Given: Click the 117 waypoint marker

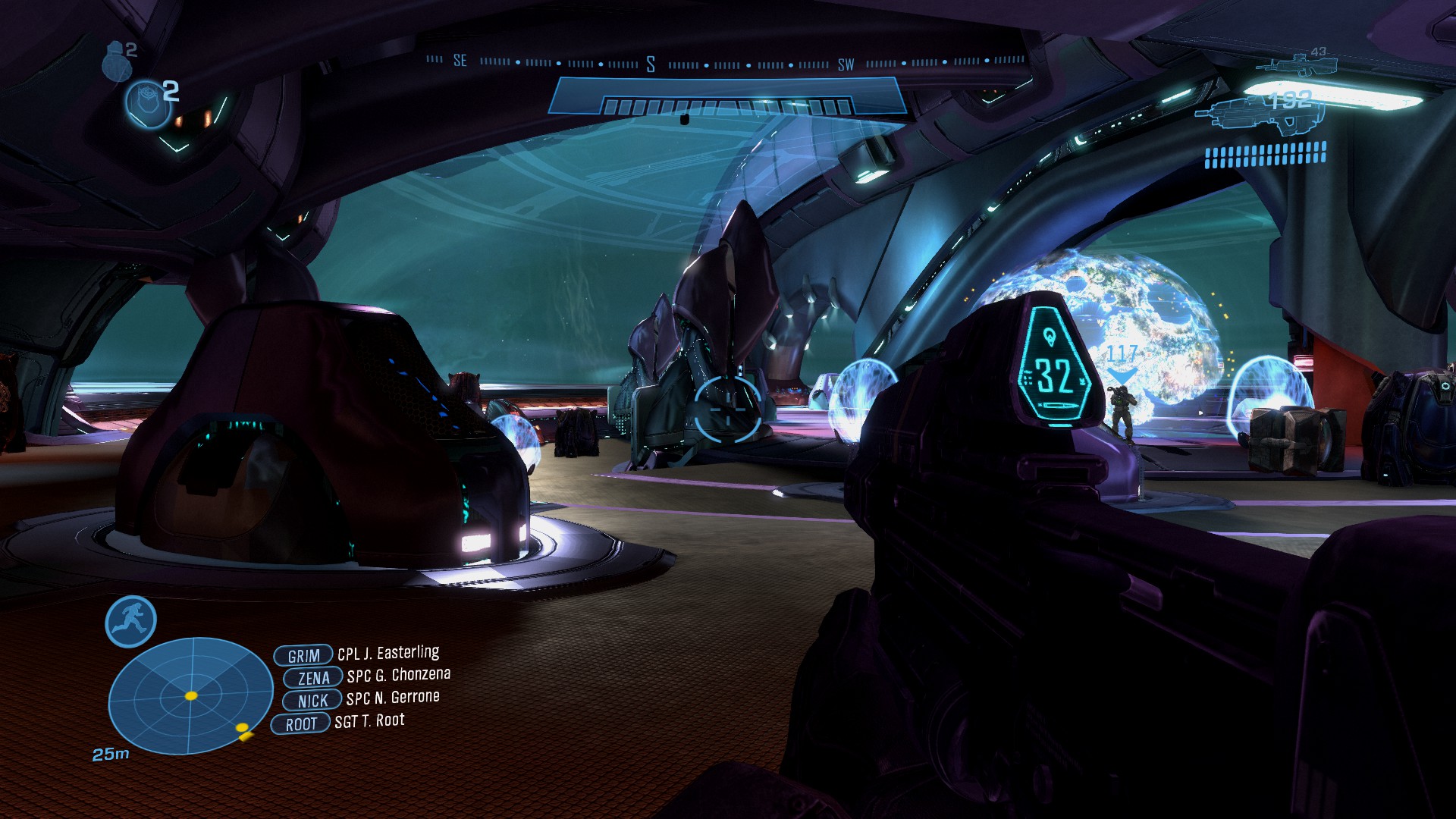Looking at the screenshot, I should (1122, 364).
